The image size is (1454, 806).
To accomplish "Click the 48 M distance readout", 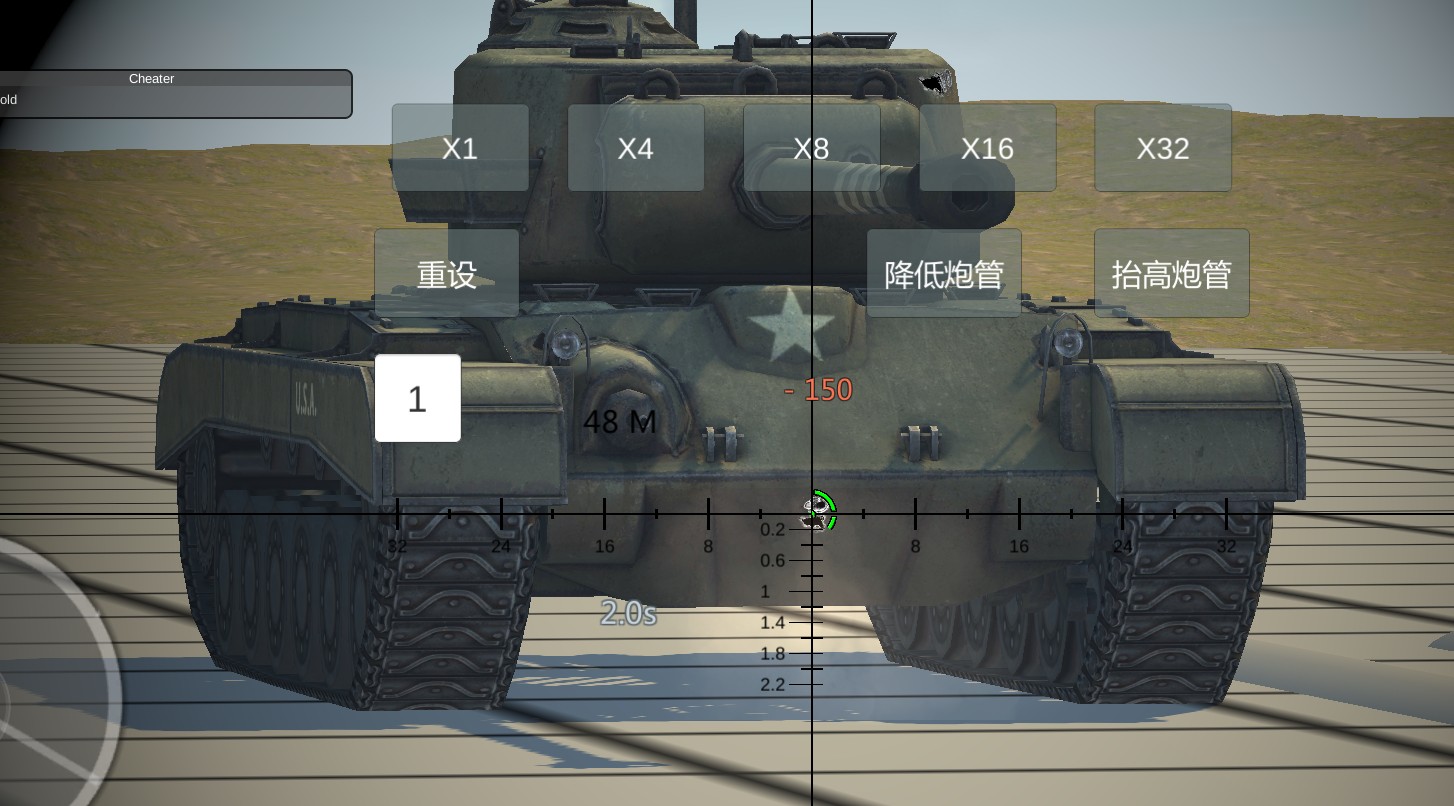I will click(620, 422).
